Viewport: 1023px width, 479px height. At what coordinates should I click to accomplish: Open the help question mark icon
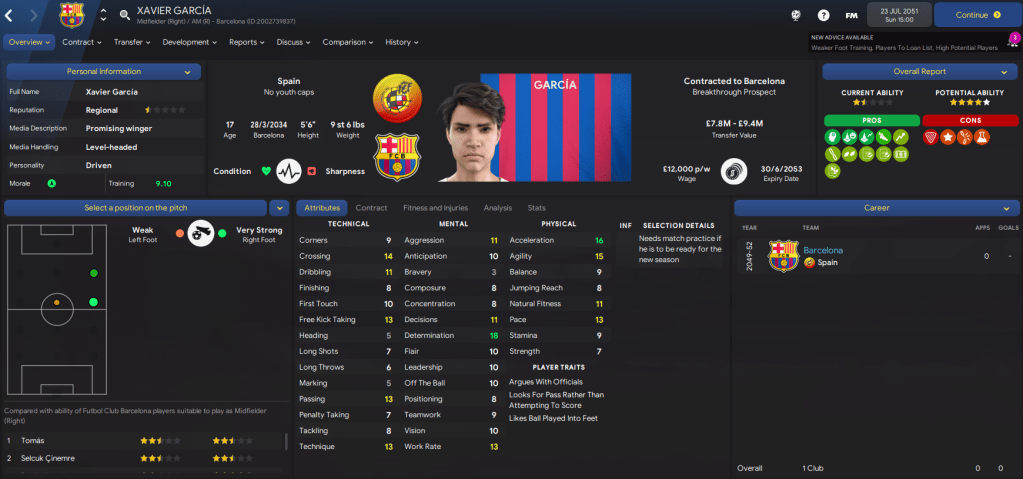(x=823, y=15)
